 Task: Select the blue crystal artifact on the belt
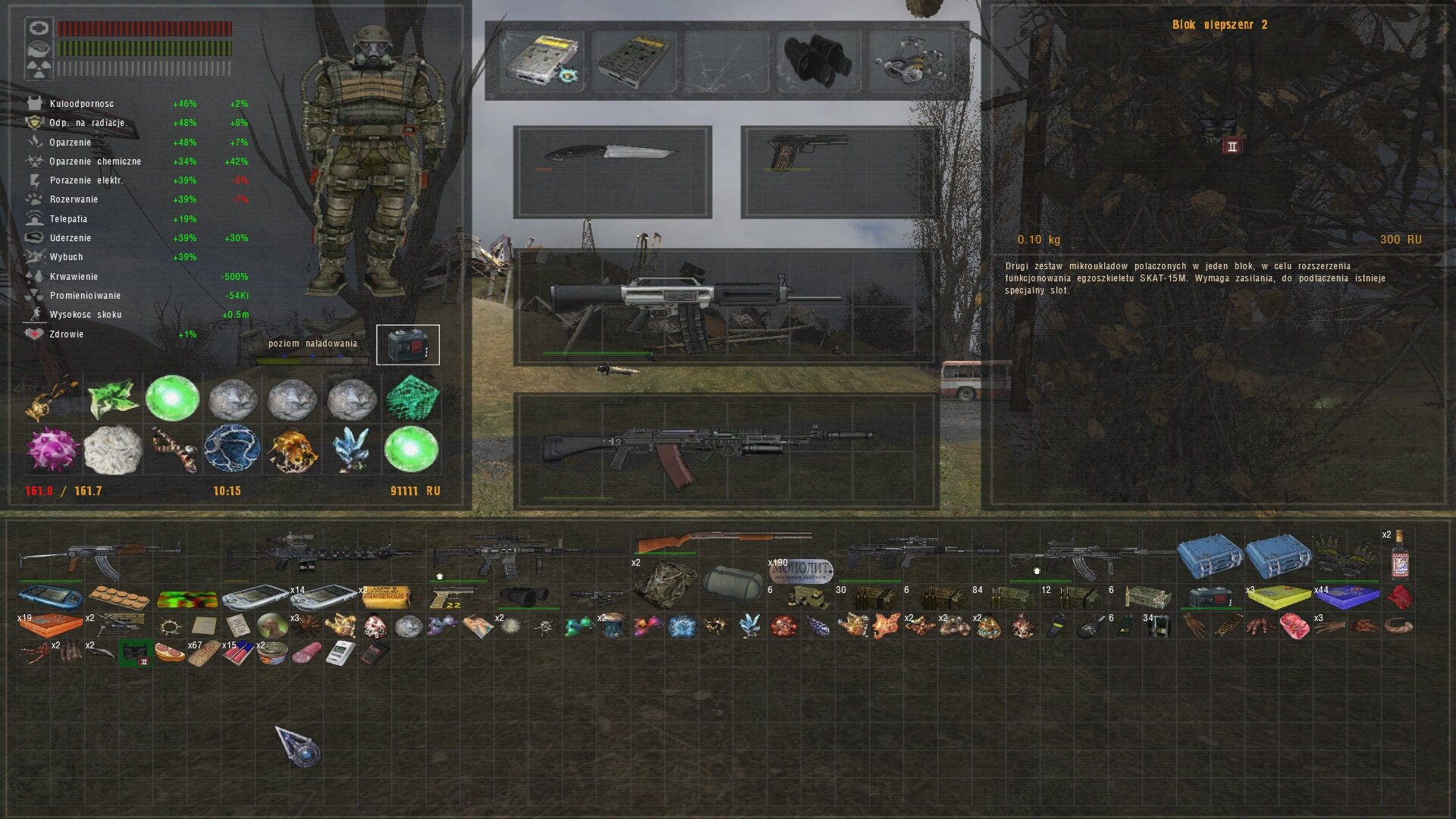[x=352, y=448]
